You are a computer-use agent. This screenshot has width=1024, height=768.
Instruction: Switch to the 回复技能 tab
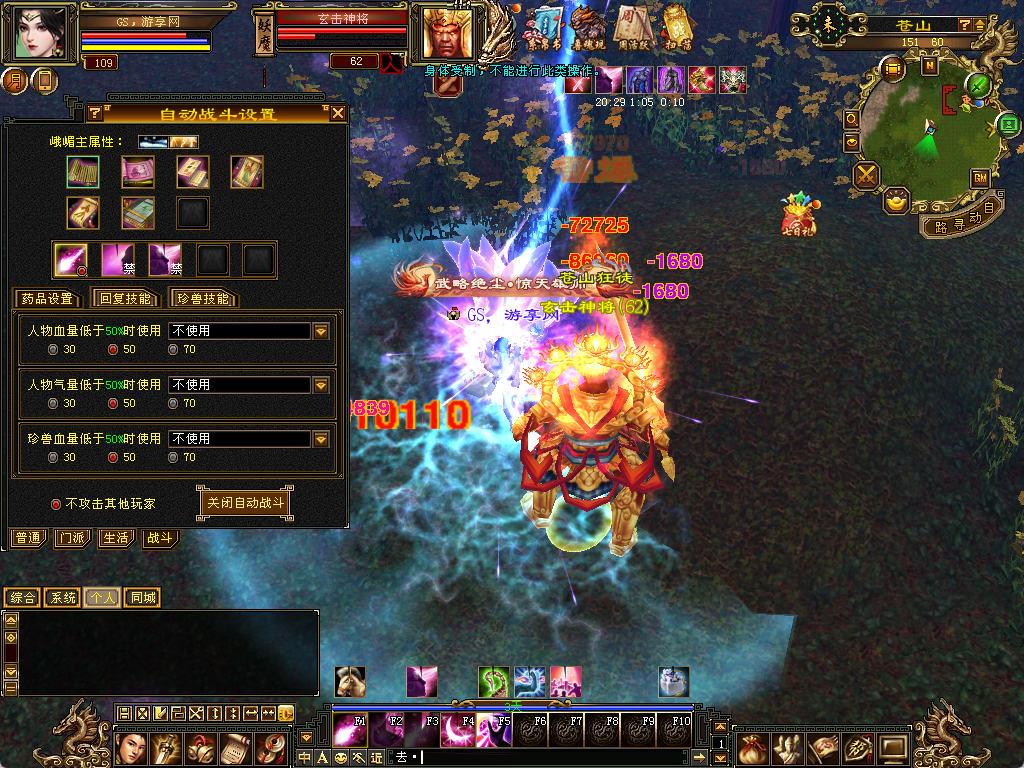(x=124, y=298)
